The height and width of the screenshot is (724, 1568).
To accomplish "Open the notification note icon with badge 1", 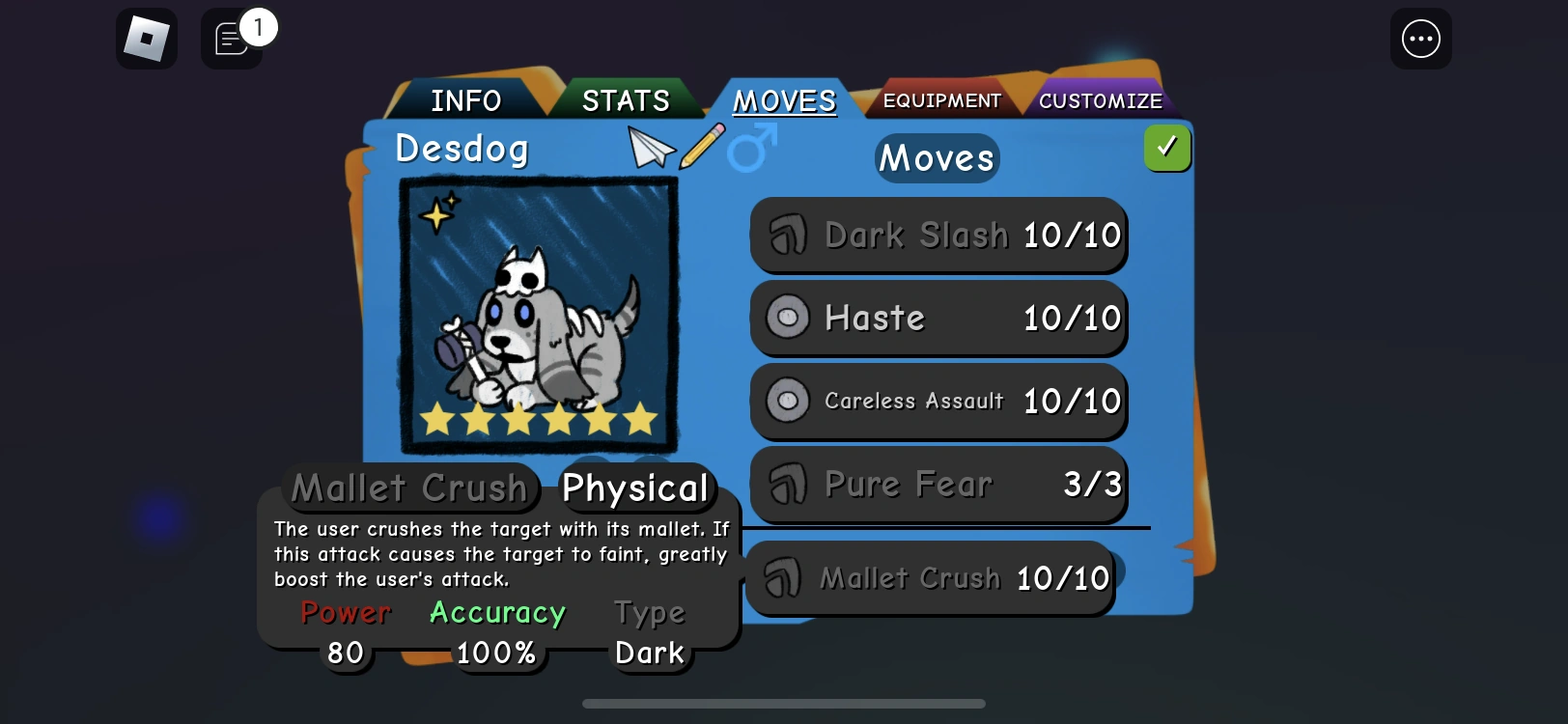I will click(230, 41).
